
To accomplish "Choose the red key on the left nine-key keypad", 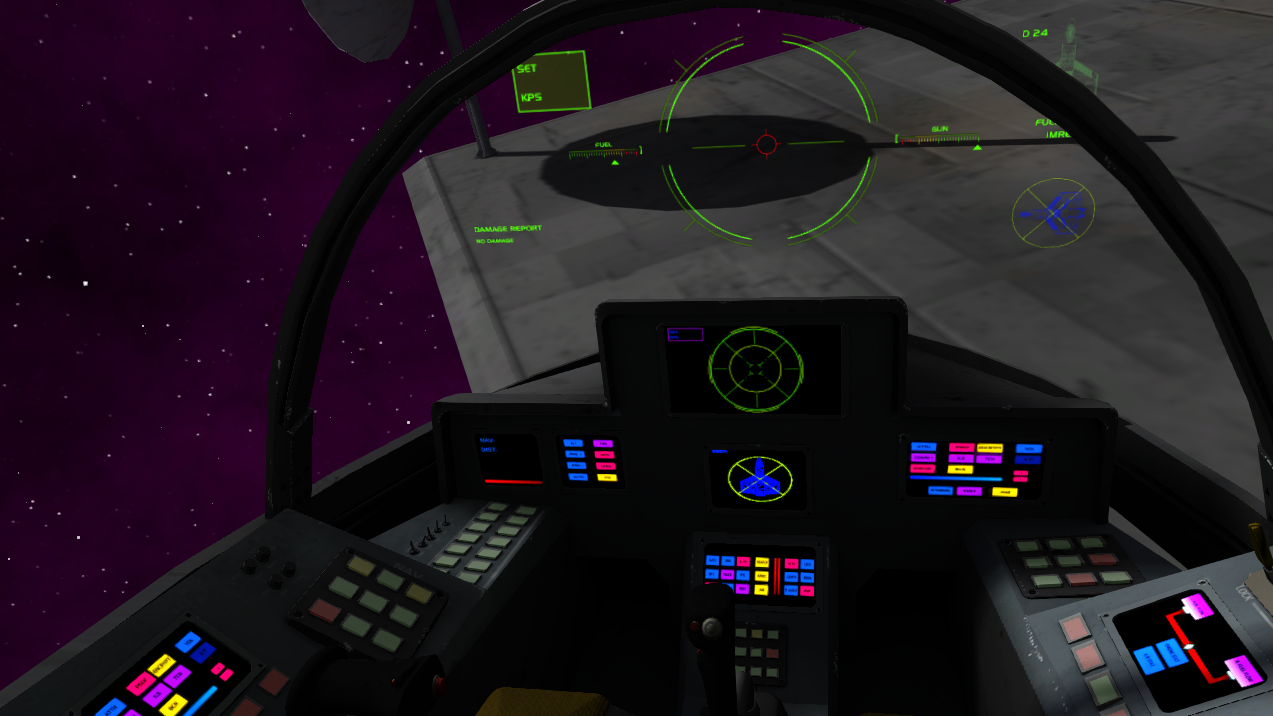I will coord(325,608).
